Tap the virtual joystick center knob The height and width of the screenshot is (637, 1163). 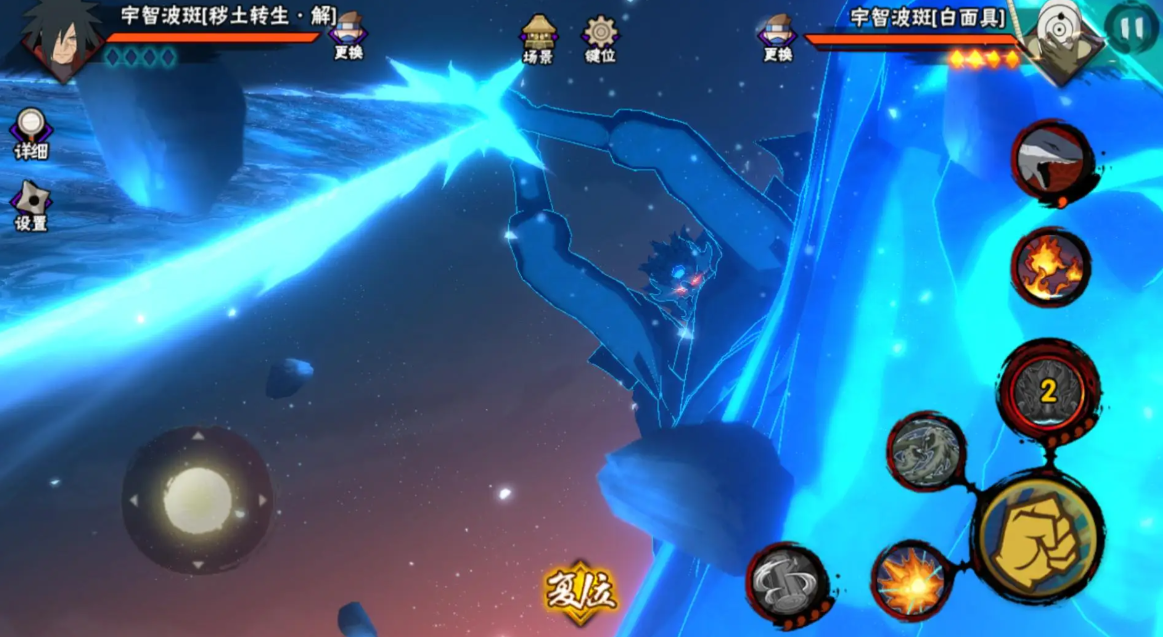[197, 498]
